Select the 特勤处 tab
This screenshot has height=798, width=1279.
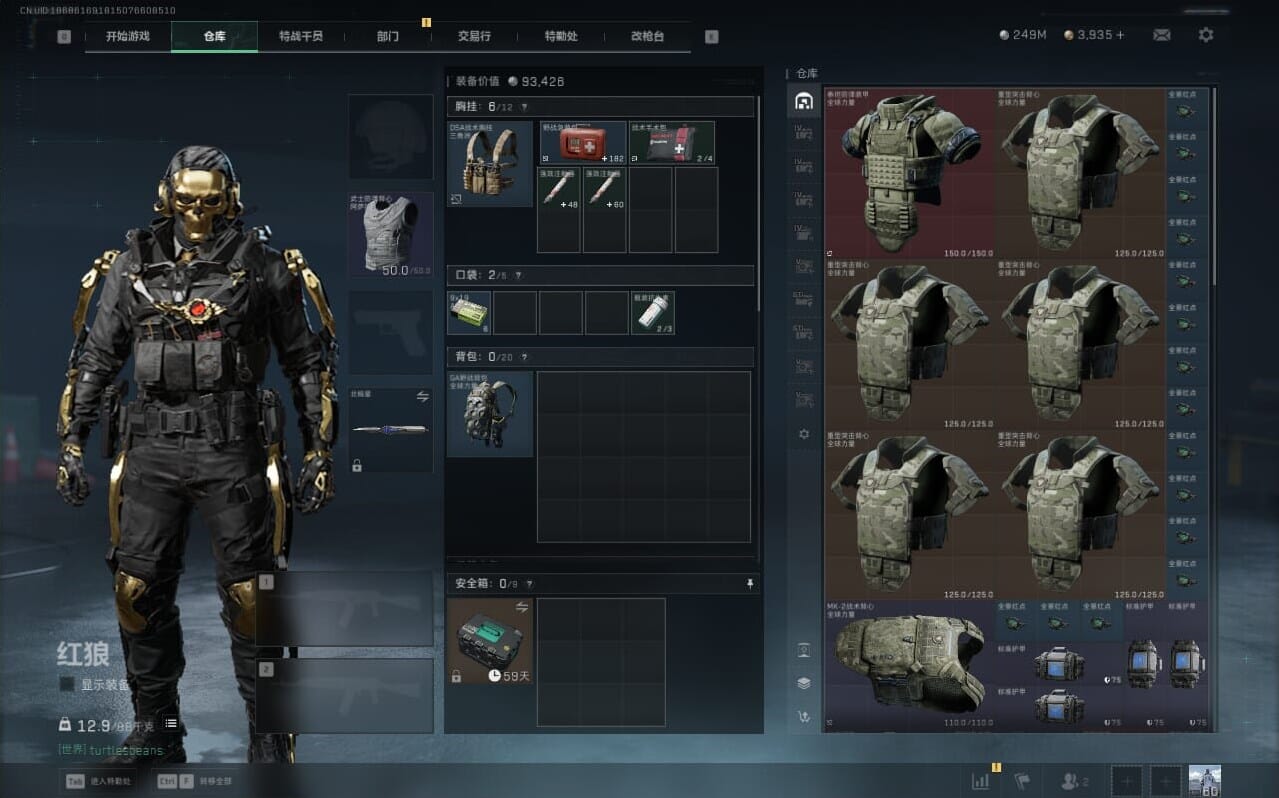561,36
